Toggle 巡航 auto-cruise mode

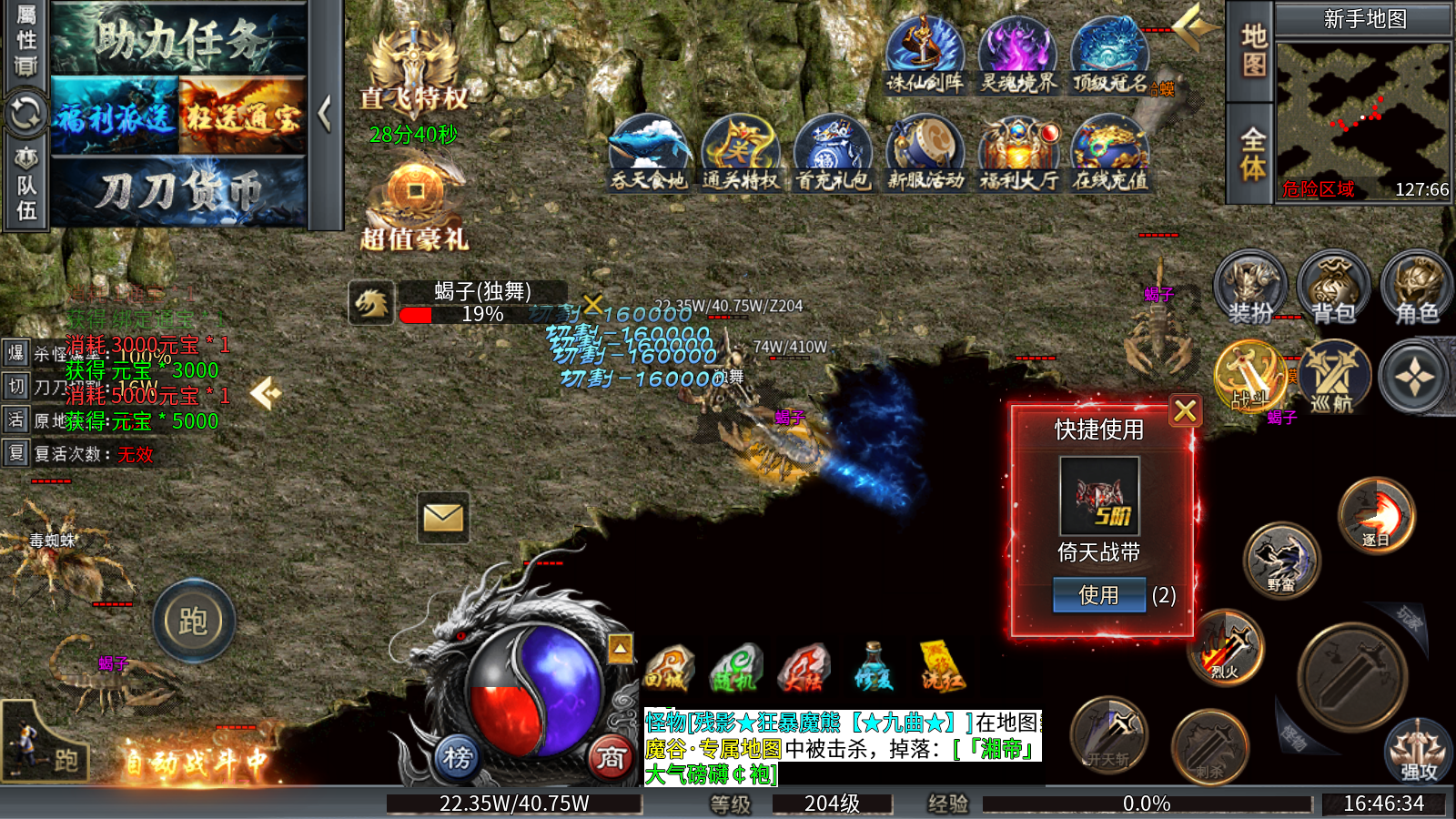point(1333,377)
